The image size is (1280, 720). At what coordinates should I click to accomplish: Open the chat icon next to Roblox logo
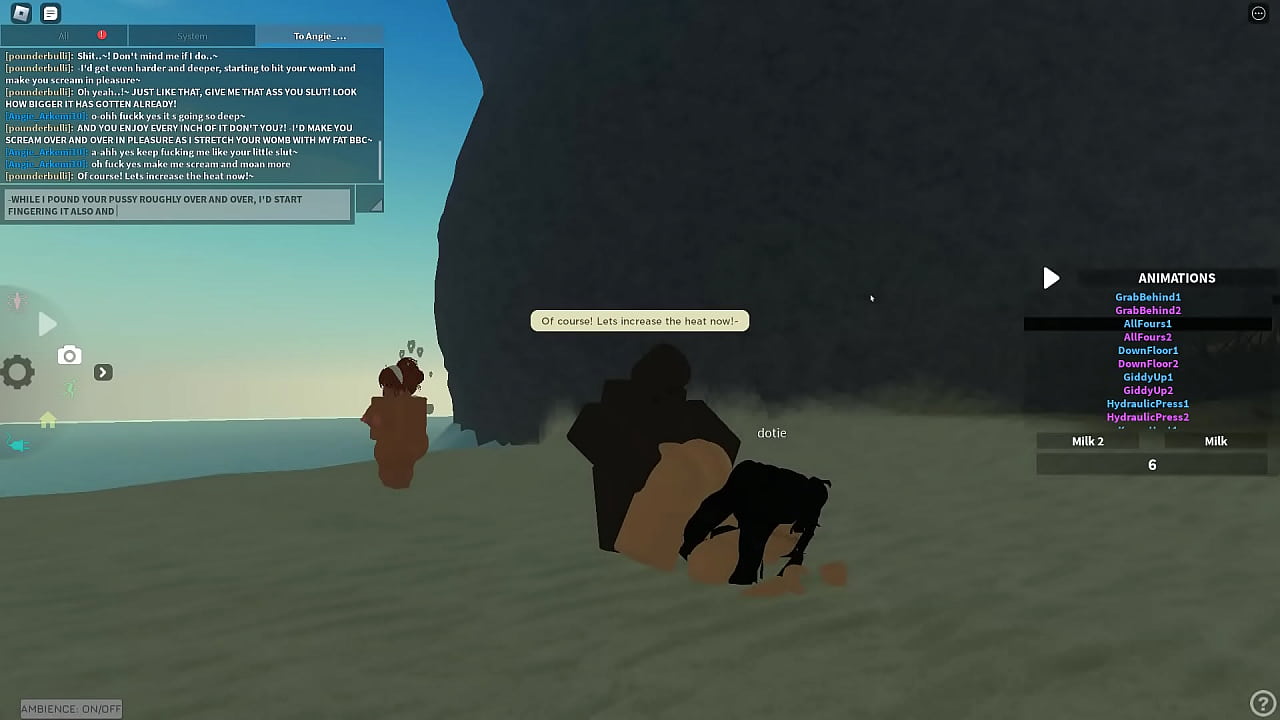click(49, 13)
